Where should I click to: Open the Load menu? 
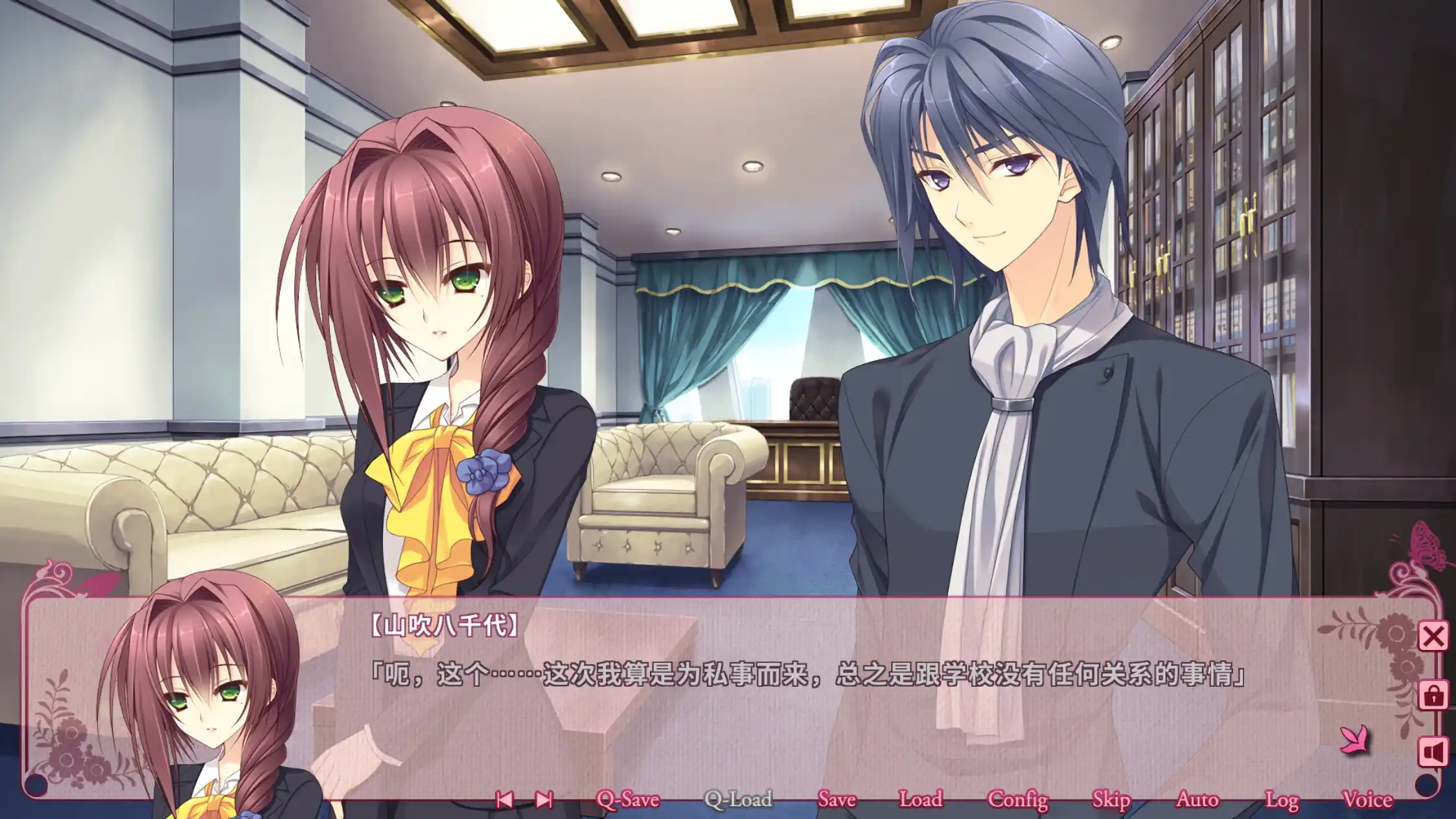[x=920, y=800]
